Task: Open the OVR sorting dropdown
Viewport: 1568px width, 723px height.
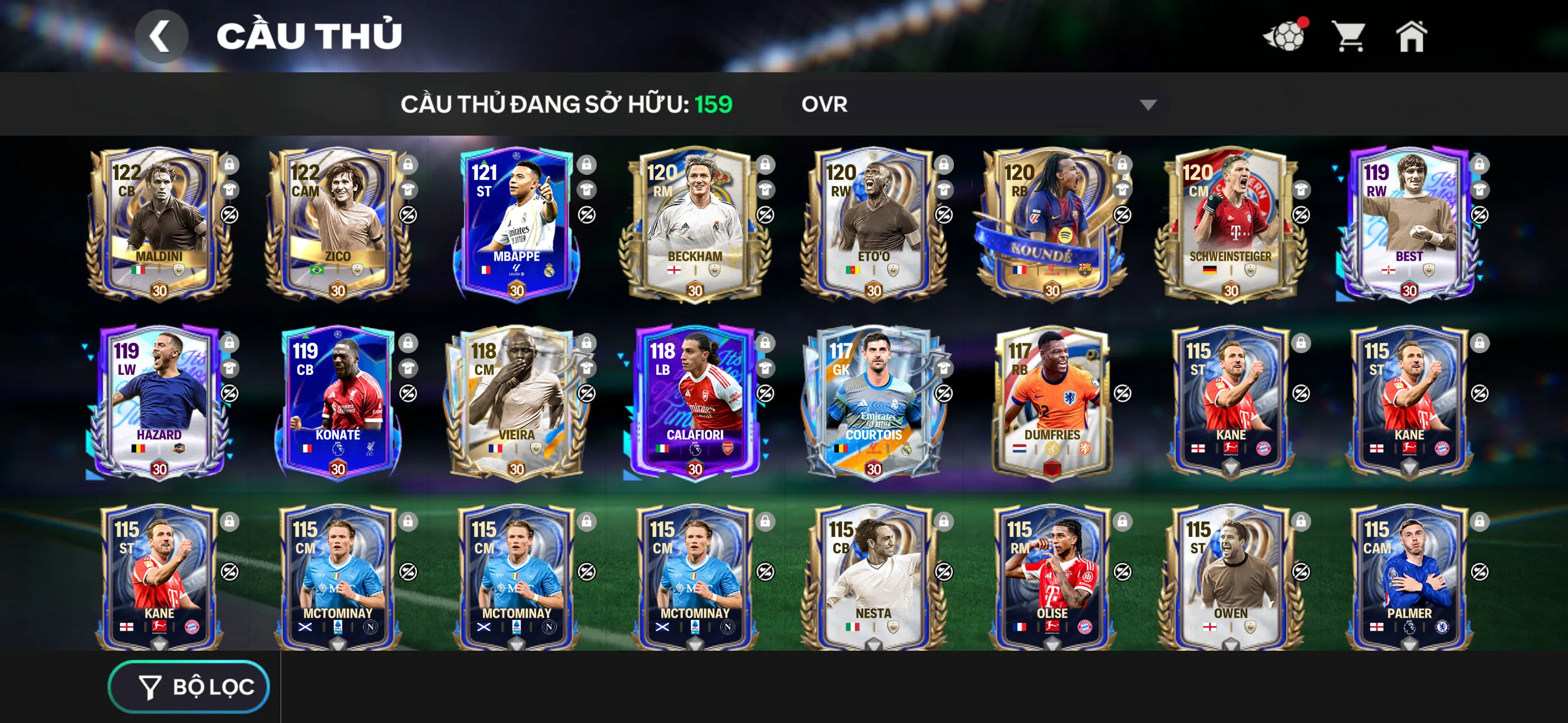Action: coord(974,105)
